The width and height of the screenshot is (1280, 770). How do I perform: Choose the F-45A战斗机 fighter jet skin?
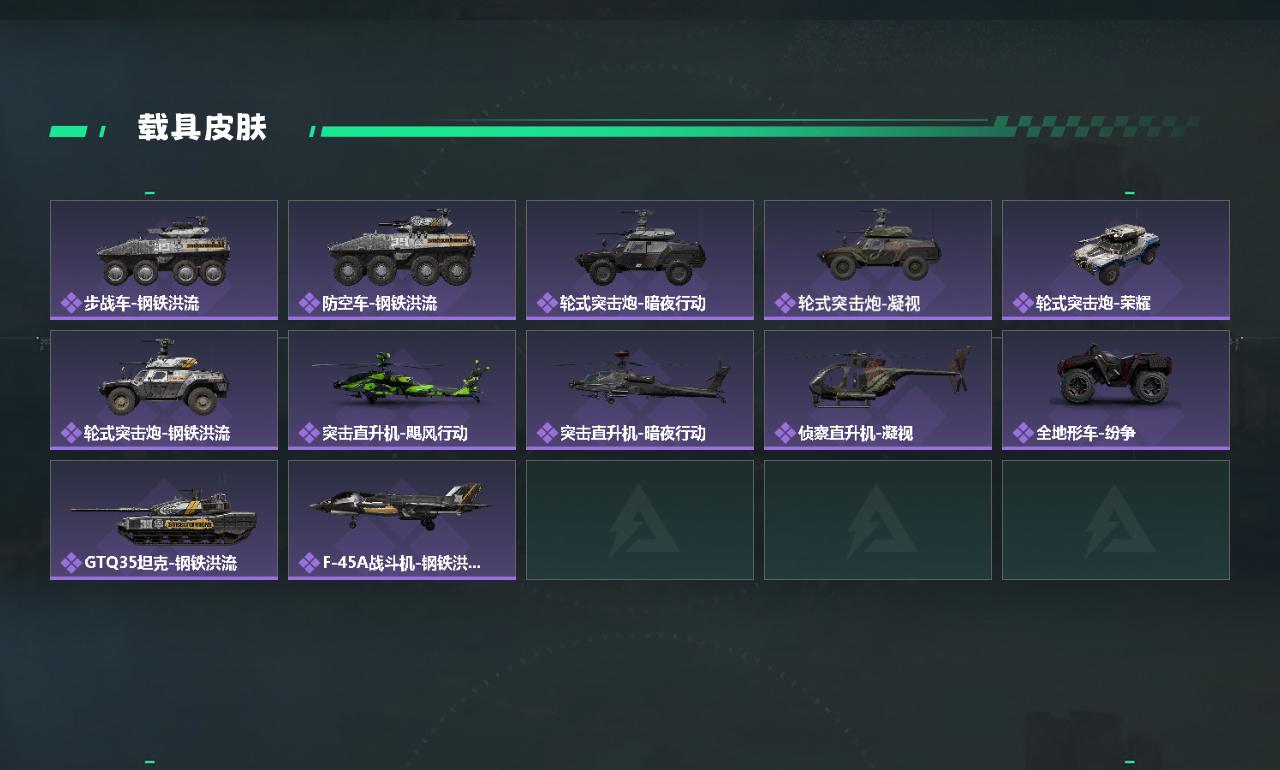coord(402,519)
